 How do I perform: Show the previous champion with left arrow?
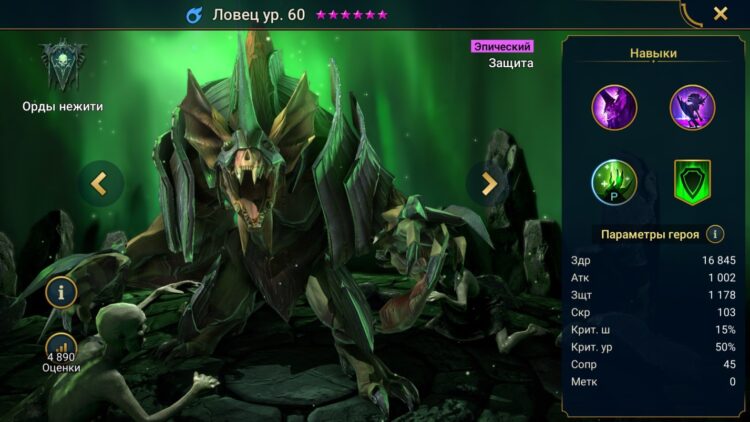[100, 183]
